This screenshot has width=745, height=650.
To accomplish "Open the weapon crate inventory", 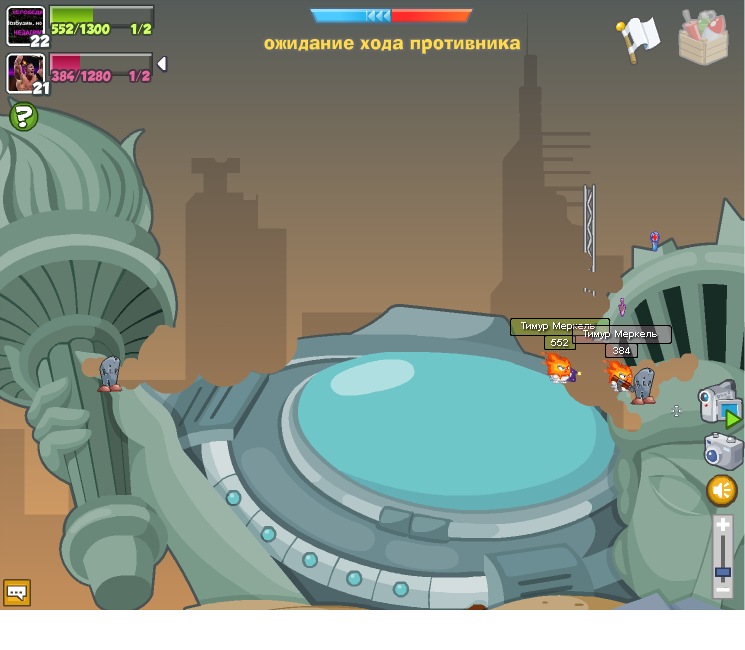I will [703, 38].
